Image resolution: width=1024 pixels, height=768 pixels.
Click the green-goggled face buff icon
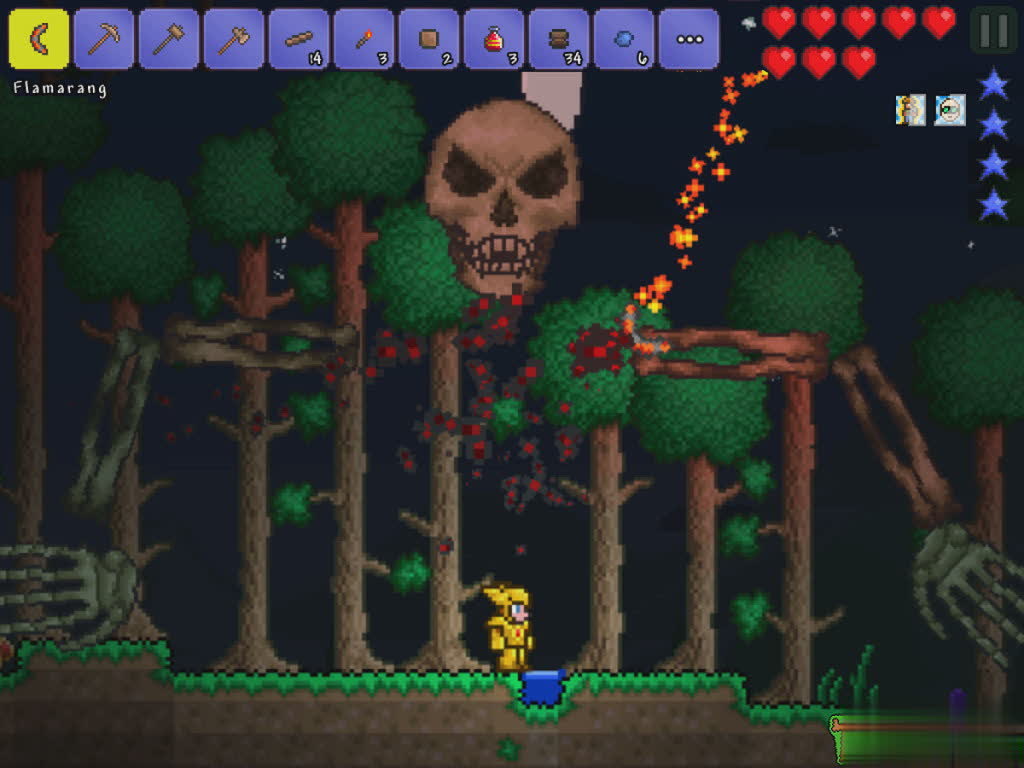click(950, 109)
